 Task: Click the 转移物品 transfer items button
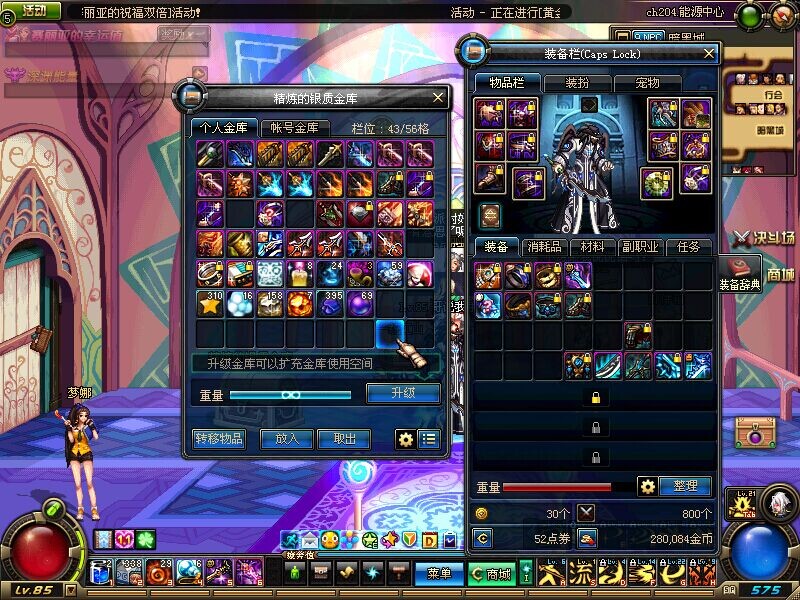218,438
